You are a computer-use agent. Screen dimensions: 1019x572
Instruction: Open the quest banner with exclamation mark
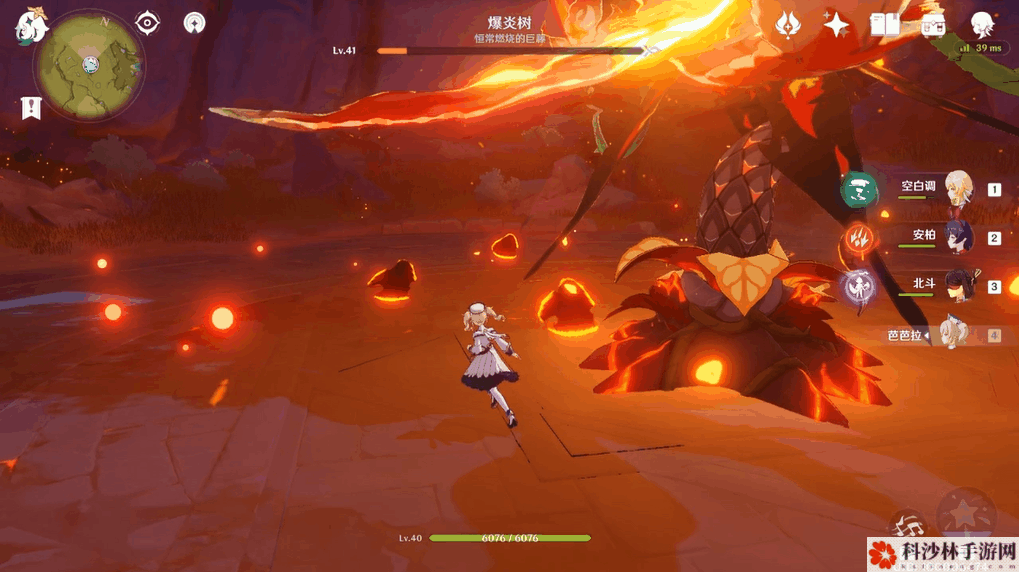[30, 108]
